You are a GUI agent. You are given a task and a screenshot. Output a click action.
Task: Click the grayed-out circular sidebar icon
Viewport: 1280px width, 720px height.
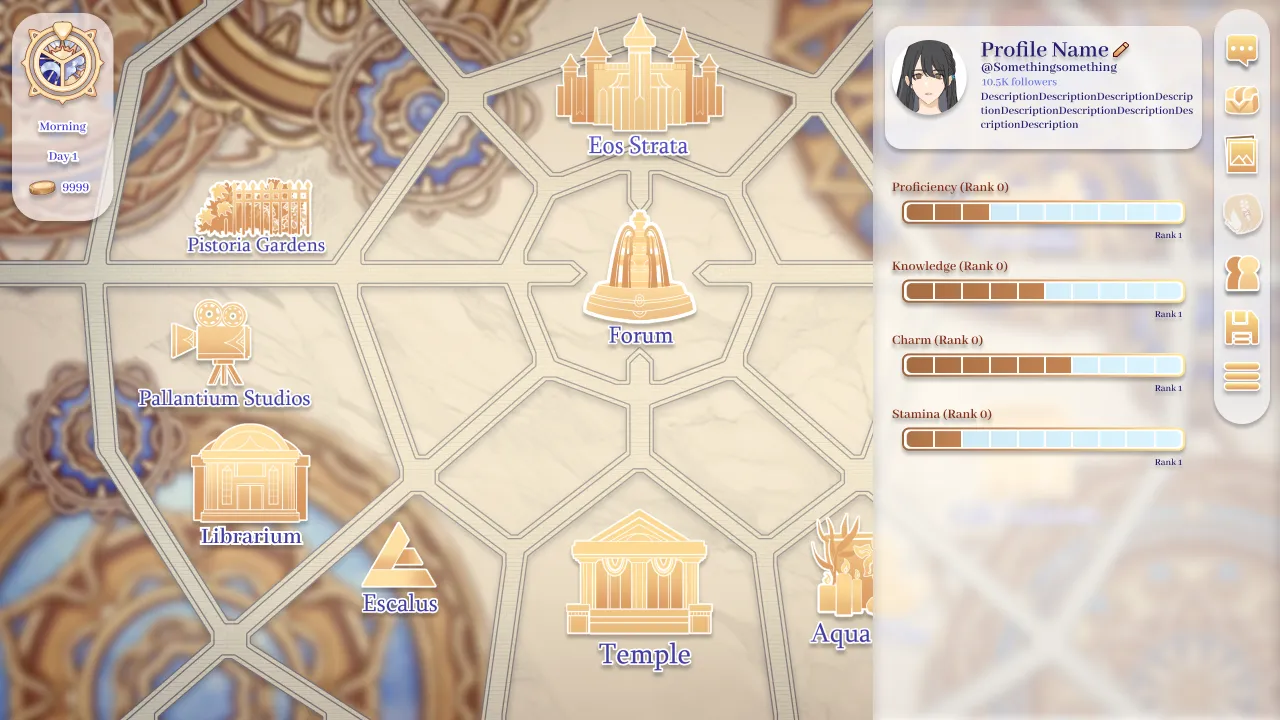click(1241, 212)
